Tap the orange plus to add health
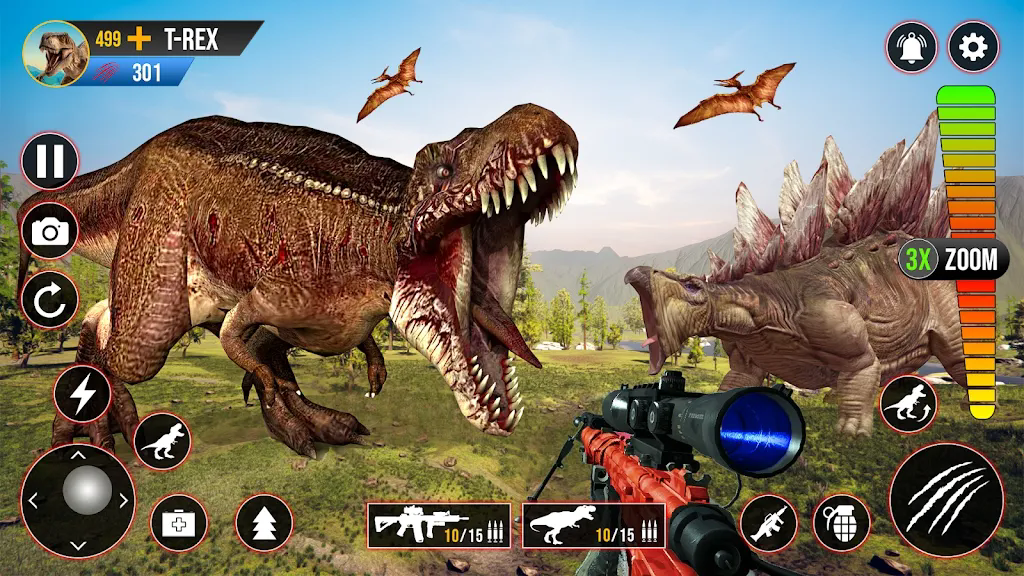1024x576 pixels. coord(139,40)
